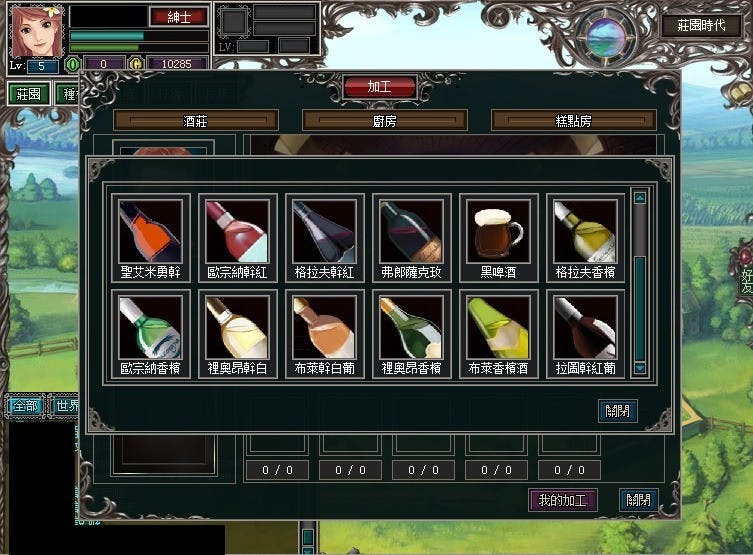Pick the 拉圖幹紅葡 wine bottle
Viewport: 753px width, 555px height.
tap(585, 327)
